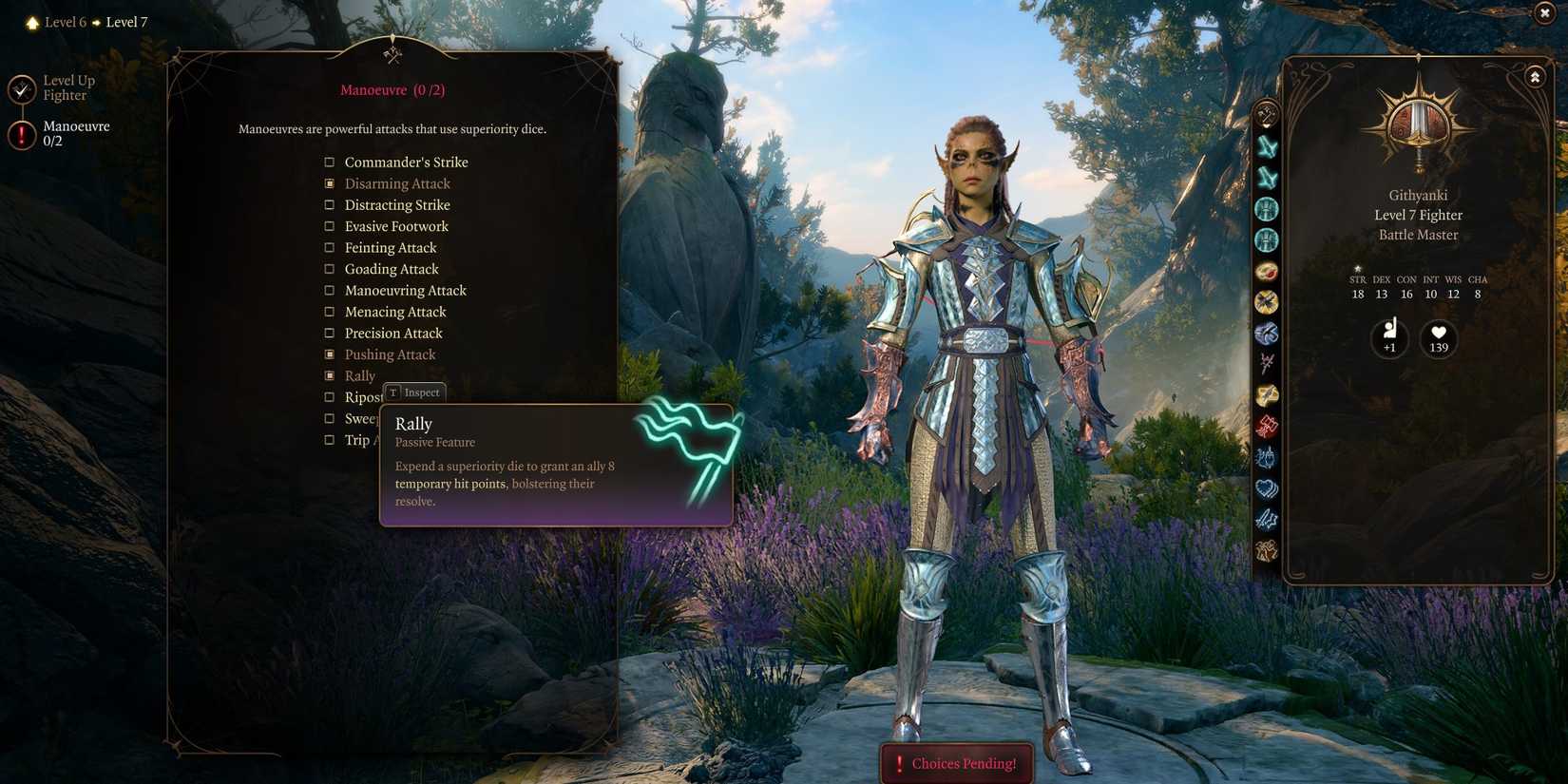1568x784 pixels.
Task: Collapse the character panel with the double-chevron
Action: pyautogui.click(x=1536, y=76)
